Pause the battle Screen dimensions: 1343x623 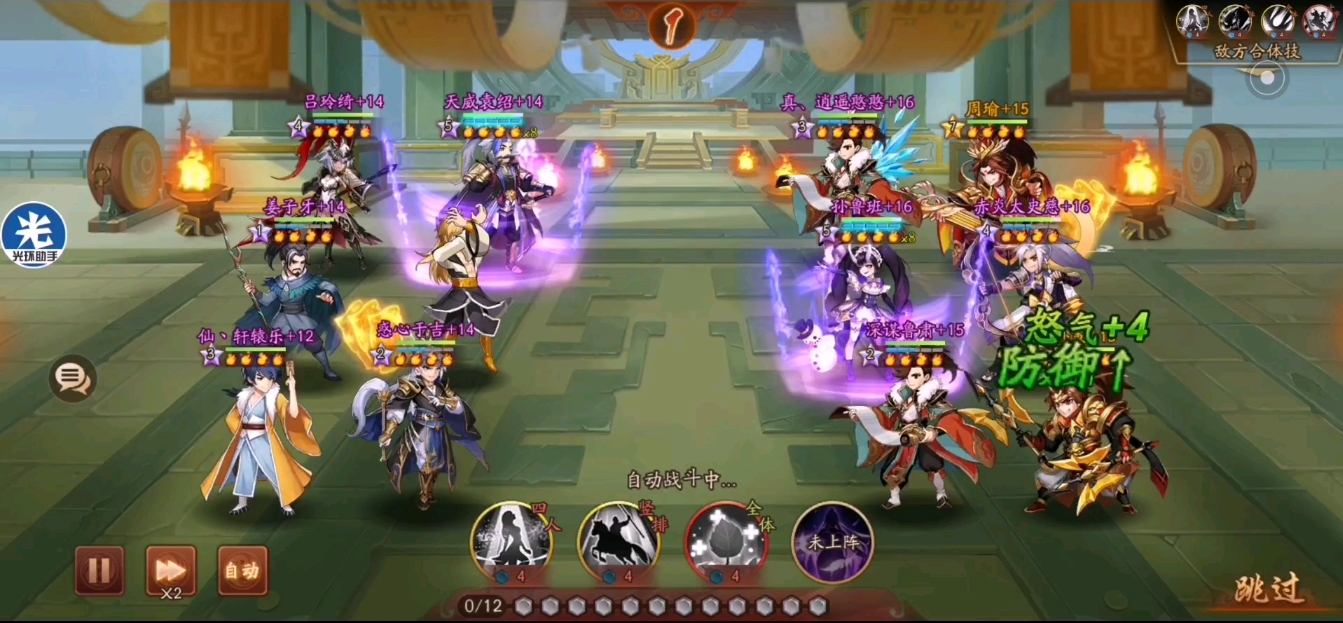99,570
